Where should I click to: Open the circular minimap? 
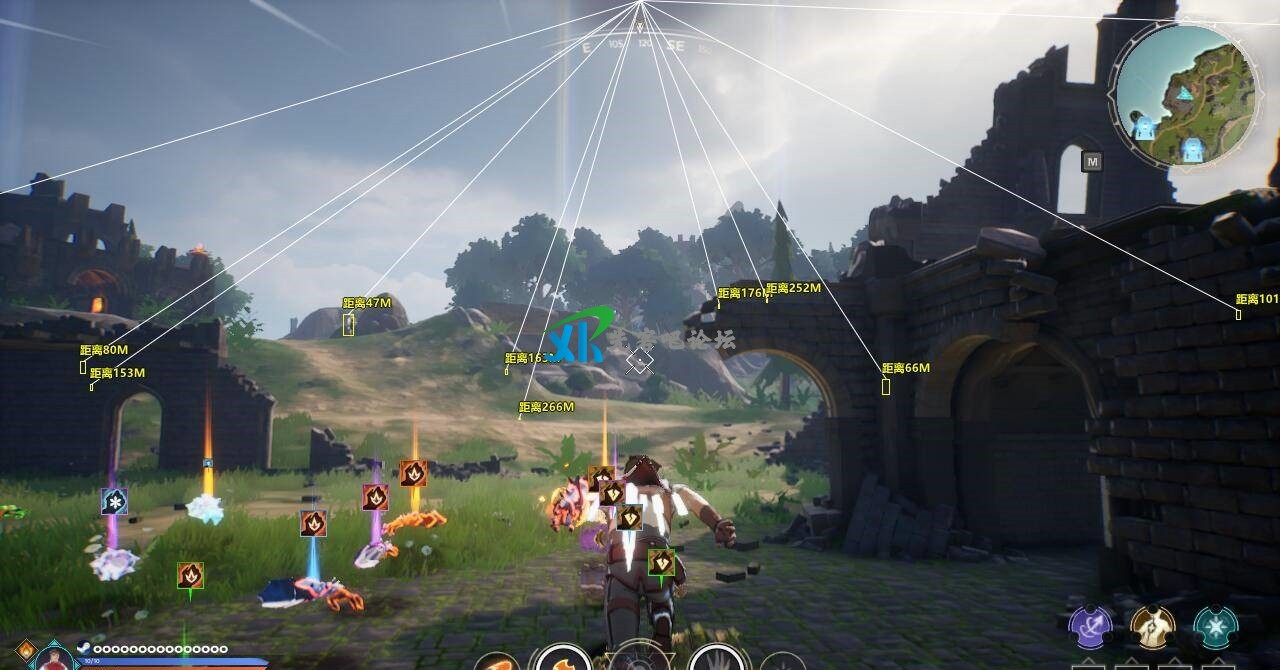[1184, 96]
